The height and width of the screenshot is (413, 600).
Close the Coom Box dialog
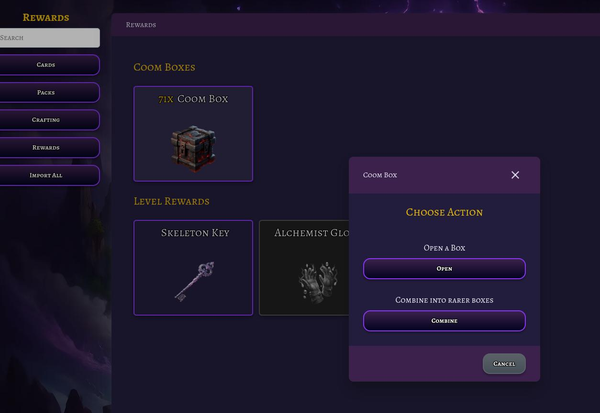515,175
